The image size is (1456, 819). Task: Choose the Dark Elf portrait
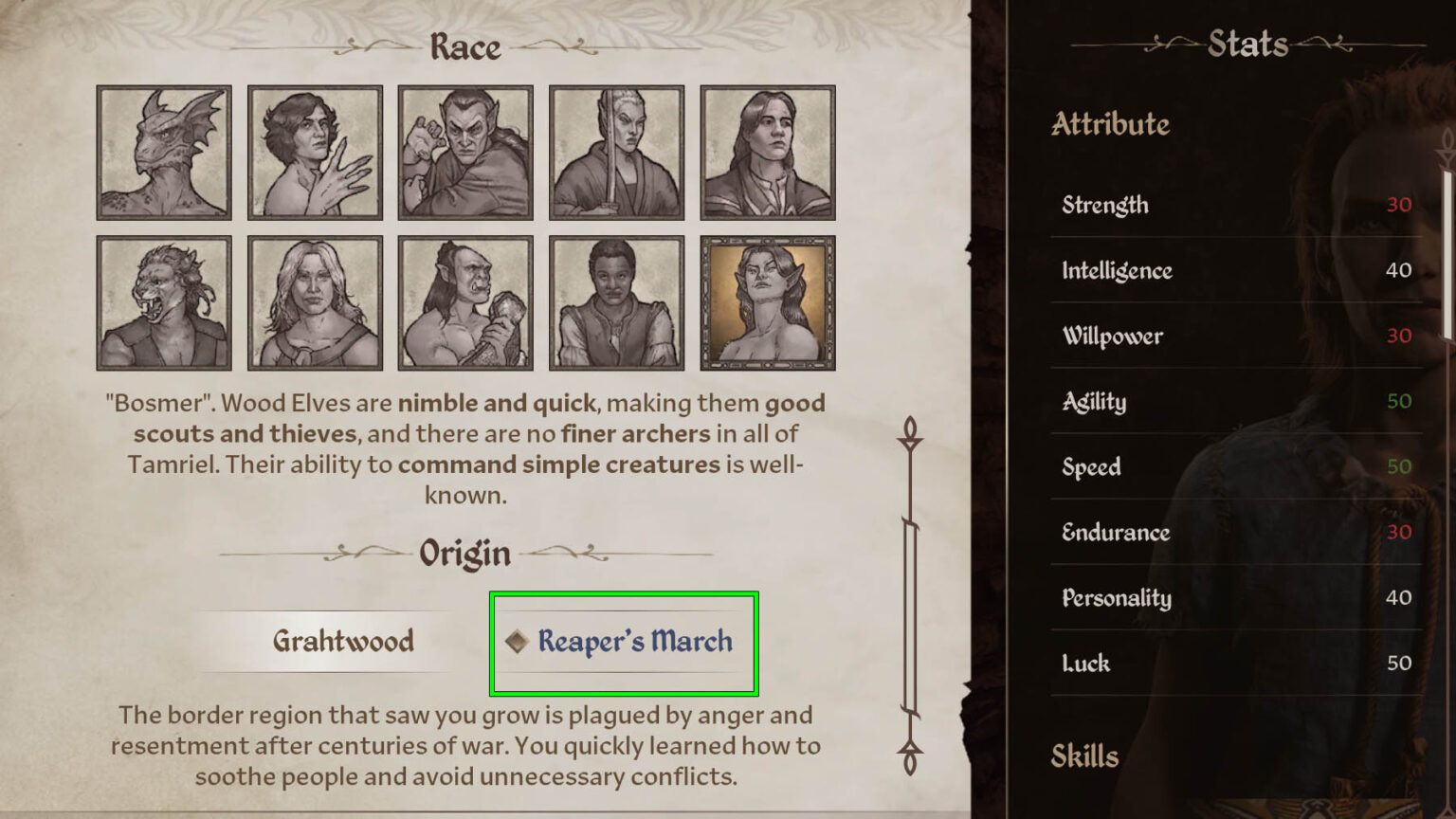point(464,152)
